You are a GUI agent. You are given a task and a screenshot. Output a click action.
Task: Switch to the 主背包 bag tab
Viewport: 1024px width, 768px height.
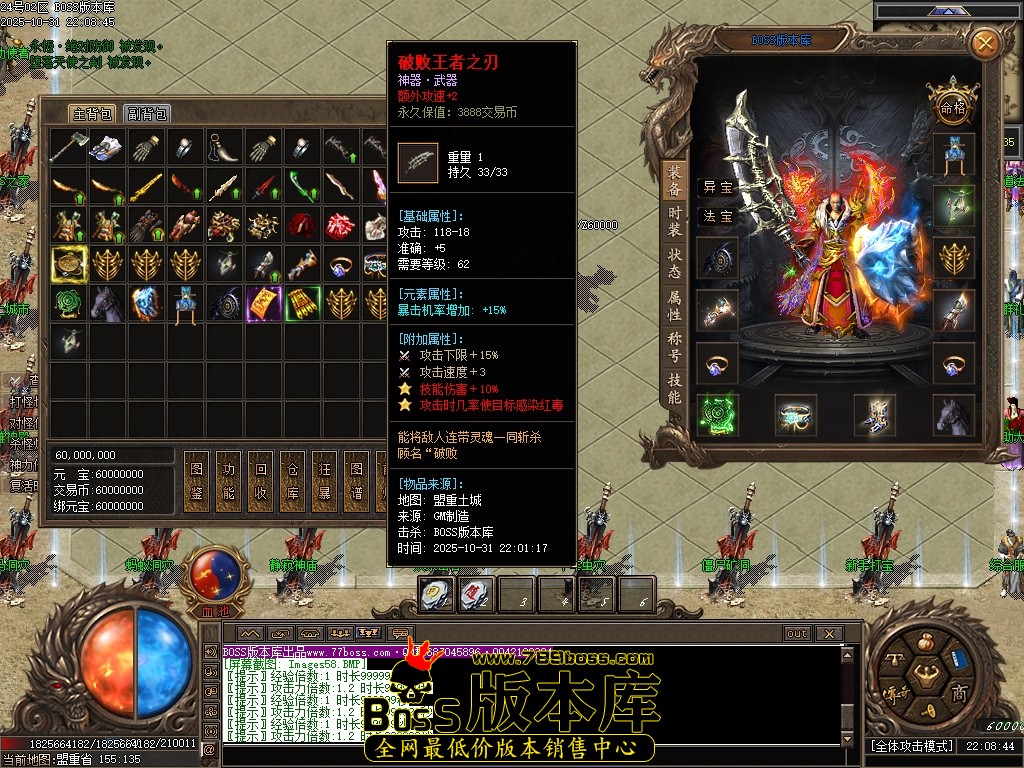coord(93,113)
